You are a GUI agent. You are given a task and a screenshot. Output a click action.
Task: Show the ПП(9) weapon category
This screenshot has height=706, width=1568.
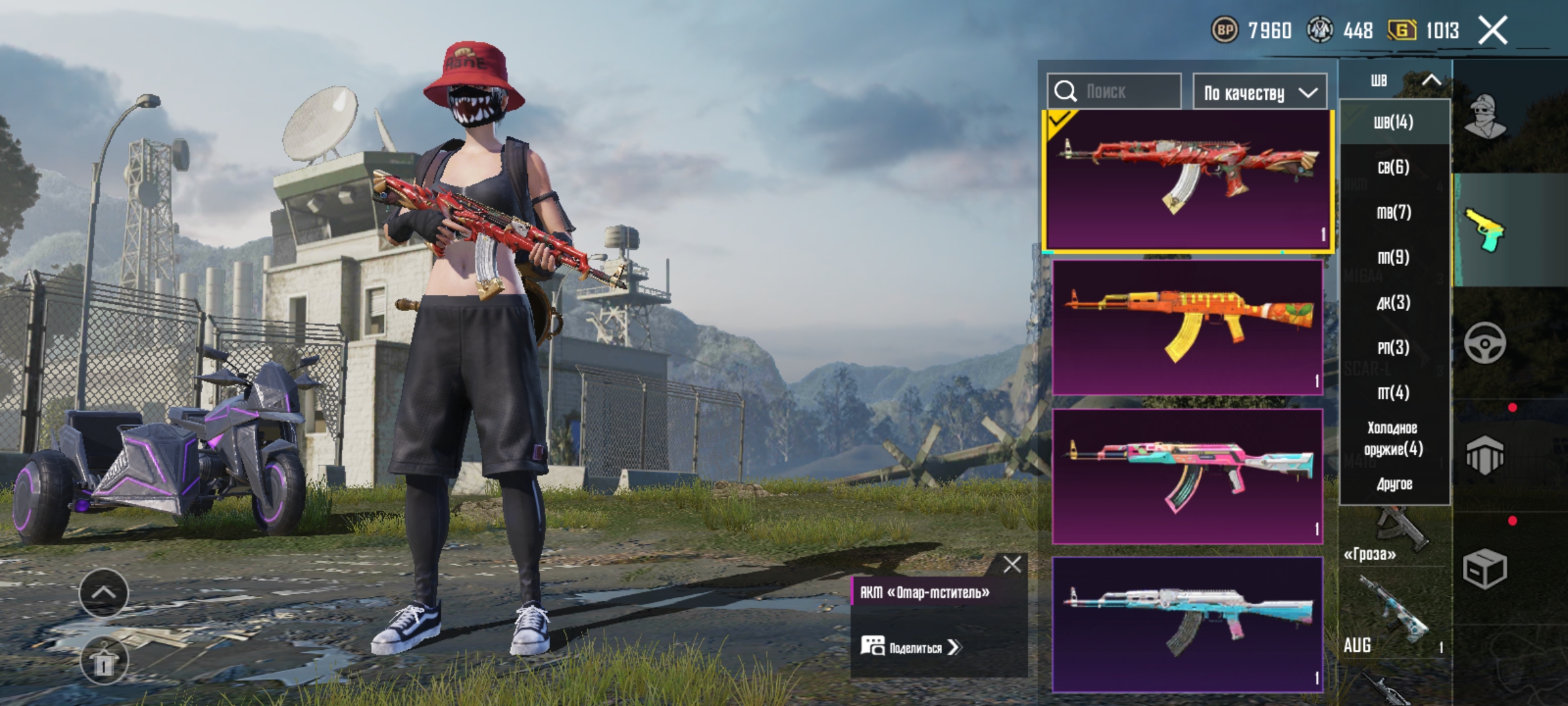1394,258
